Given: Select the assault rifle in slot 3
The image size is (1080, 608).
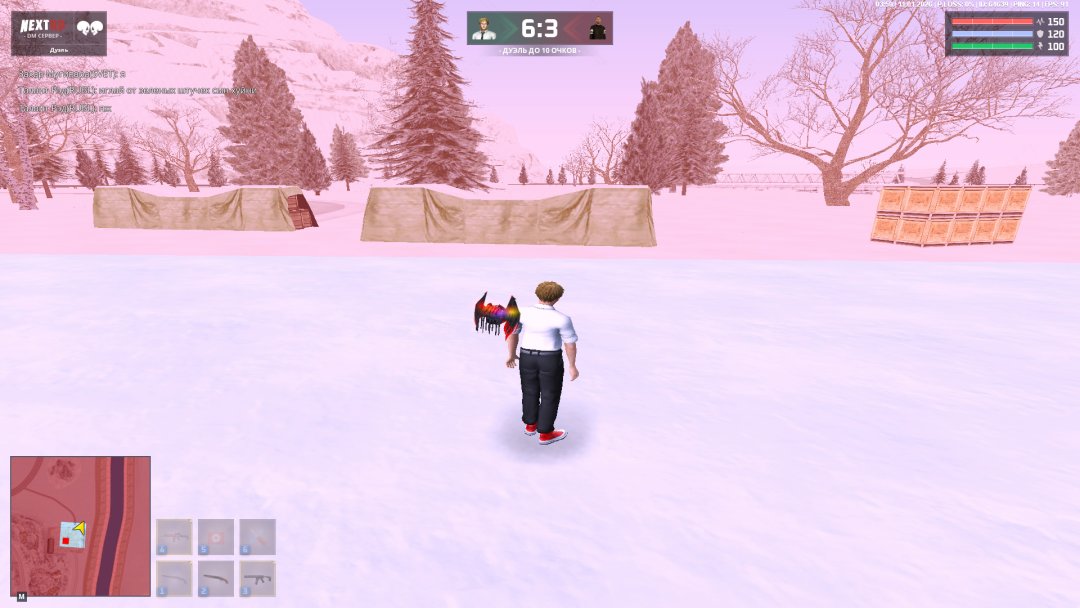Looking at the screenshot, I should [x=257, y=579].
